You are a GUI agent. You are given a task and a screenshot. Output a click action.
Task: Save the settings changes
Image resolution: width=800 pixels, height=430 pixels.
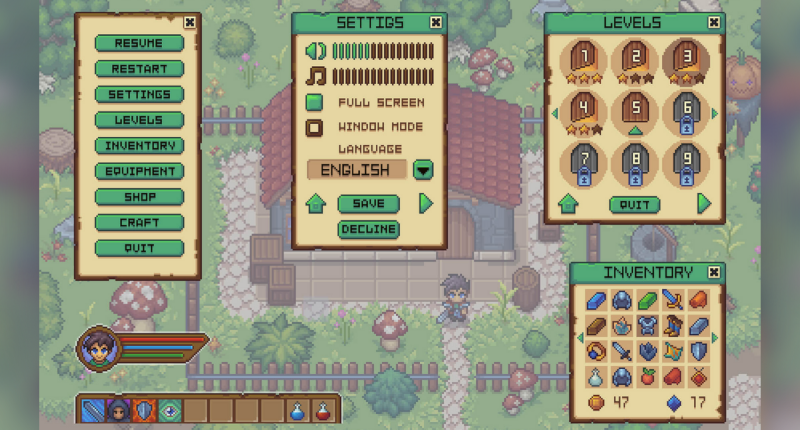(368, 204)
